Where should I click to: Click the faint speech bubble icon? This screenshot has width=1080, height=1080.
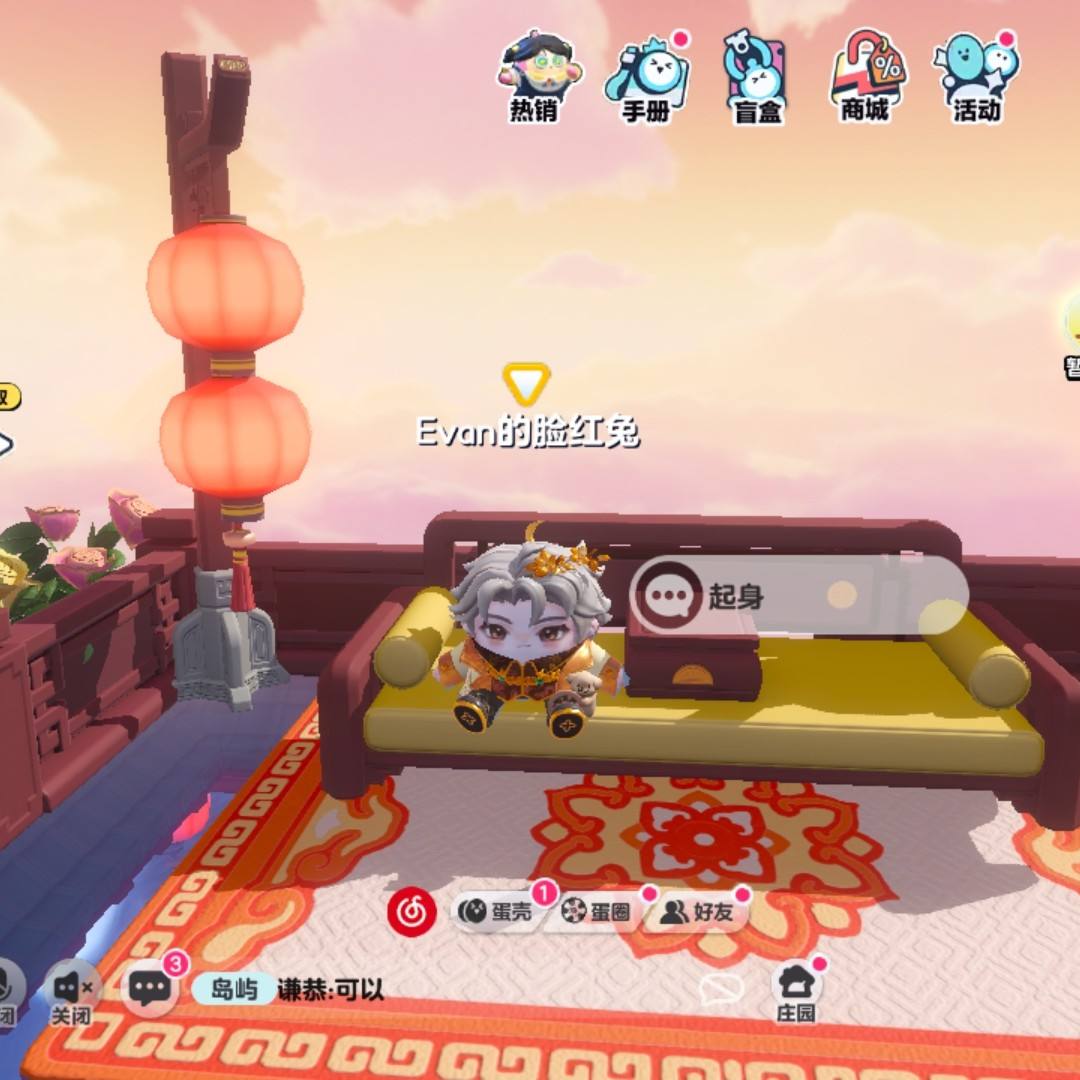tap(720, 989)
